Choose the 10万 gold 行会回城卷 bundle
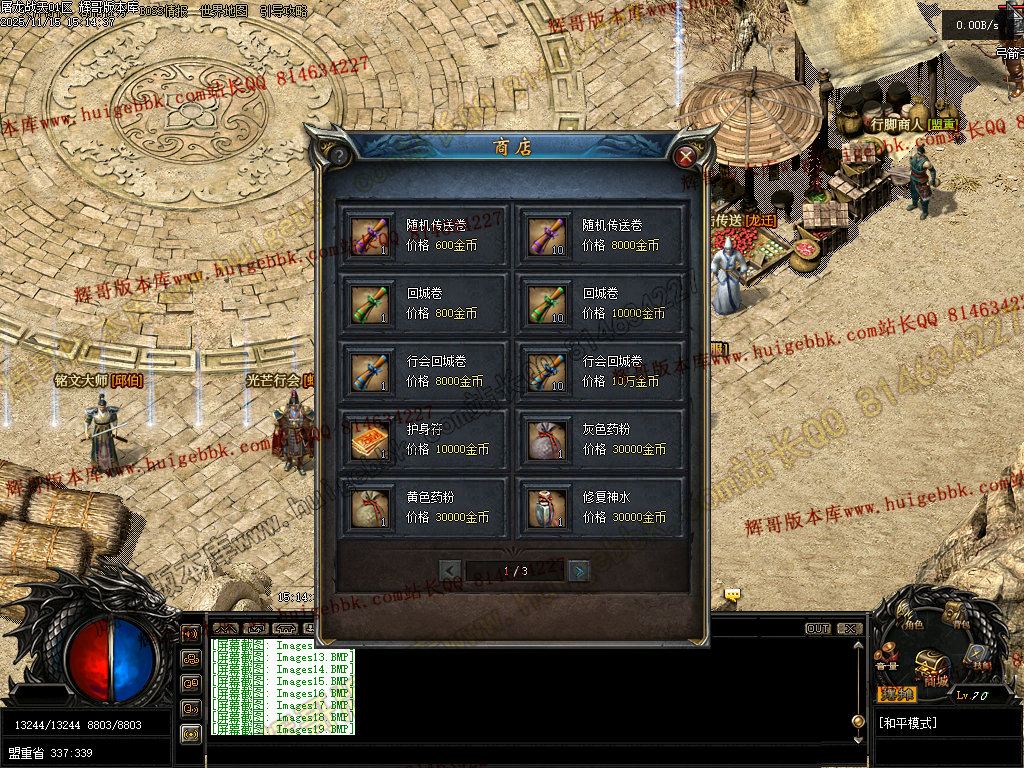The width and height of the screenshot is (1024, 768). (601, 371)
